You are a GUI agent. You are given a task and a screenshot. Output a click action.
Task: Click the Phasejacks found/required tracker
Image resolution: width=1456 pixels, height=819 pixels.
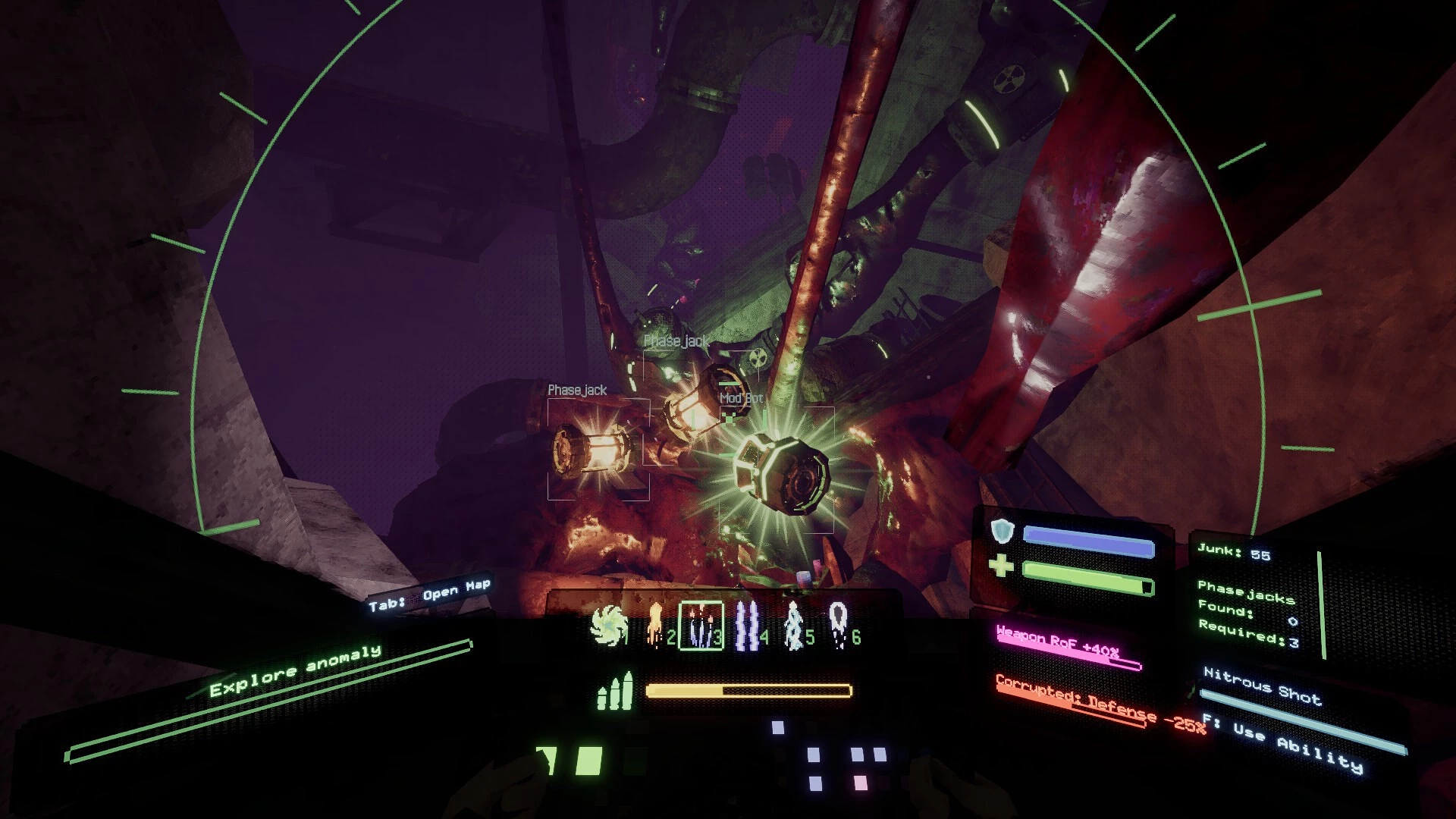1247,614
